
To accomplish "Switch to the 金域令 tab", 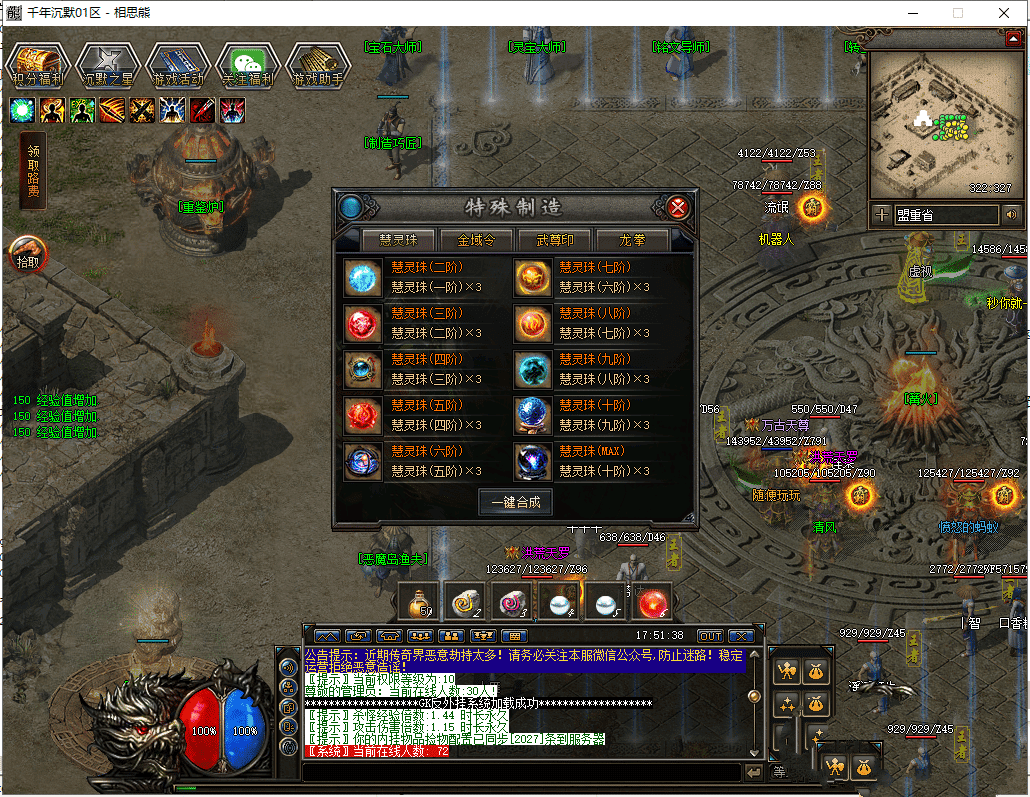I will [484, 240].
